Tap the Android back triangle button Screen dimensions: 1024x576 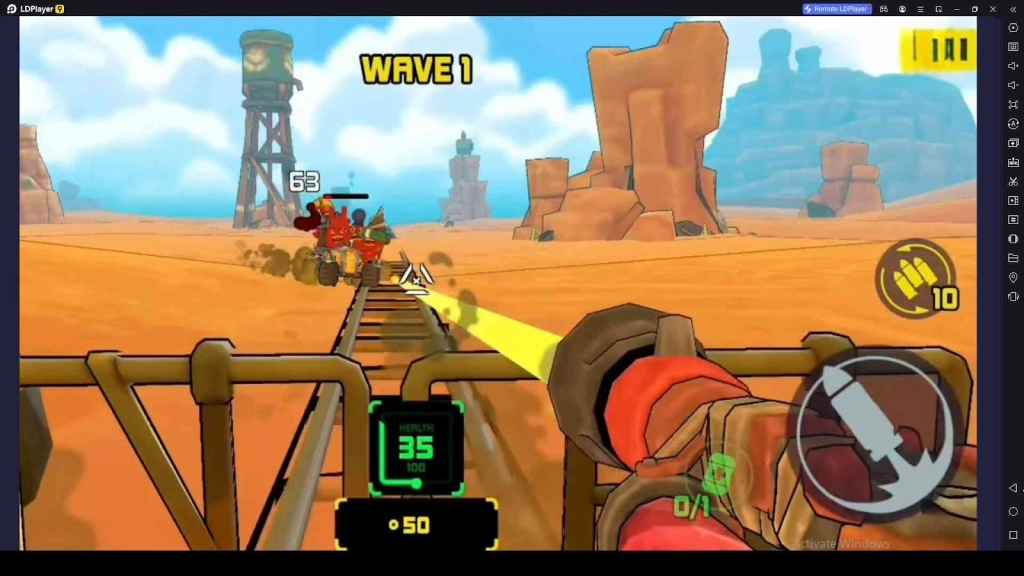tap(1013, 488)
